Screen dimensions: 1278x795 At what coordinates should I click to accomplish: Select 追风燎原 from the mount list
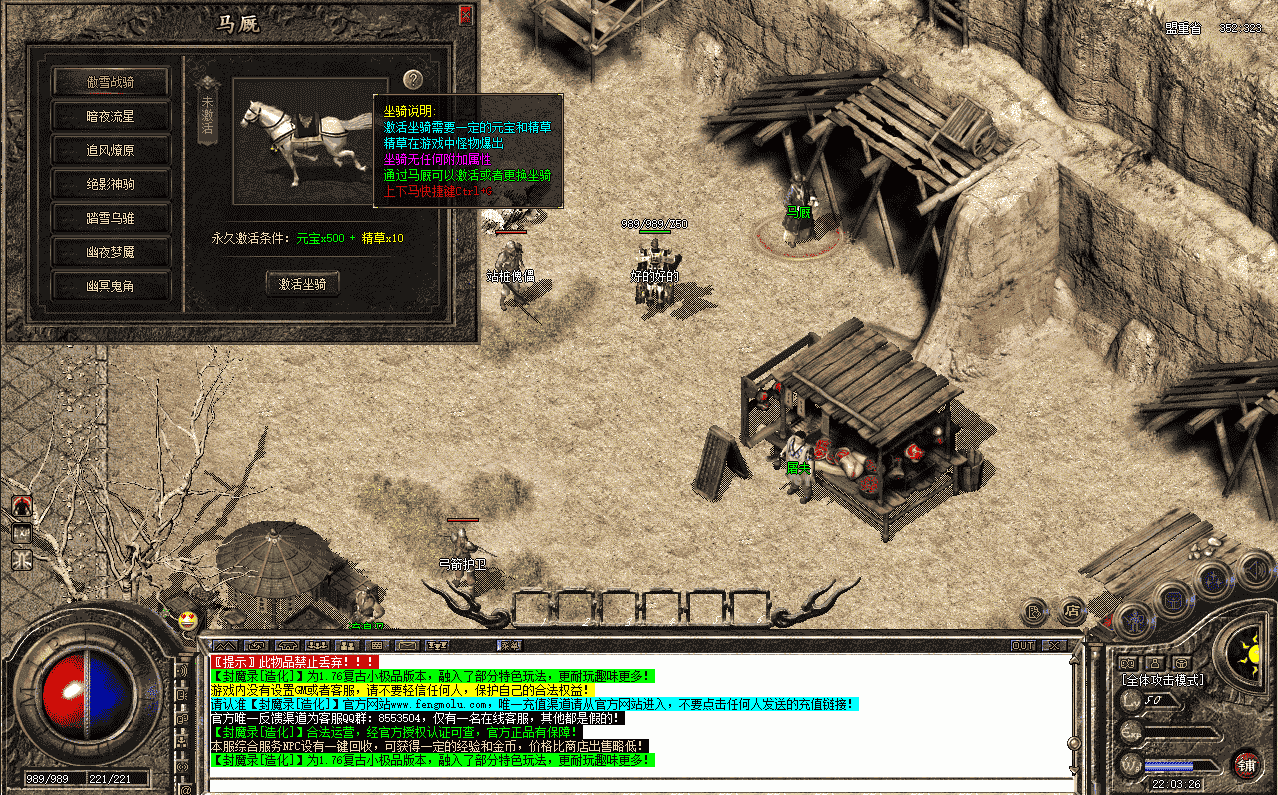point(110,150)
